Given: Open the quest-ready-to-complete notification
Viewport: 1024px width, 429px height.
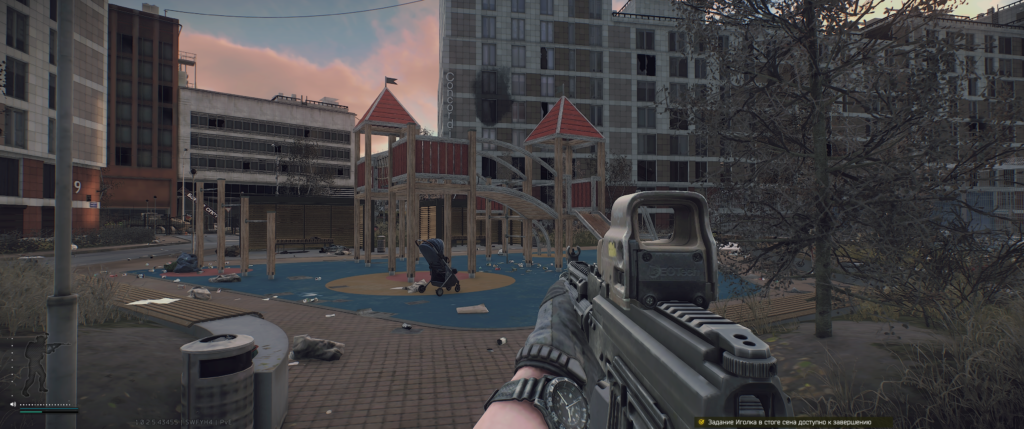Looking at the screenshot, I should (x=793, y=422).
